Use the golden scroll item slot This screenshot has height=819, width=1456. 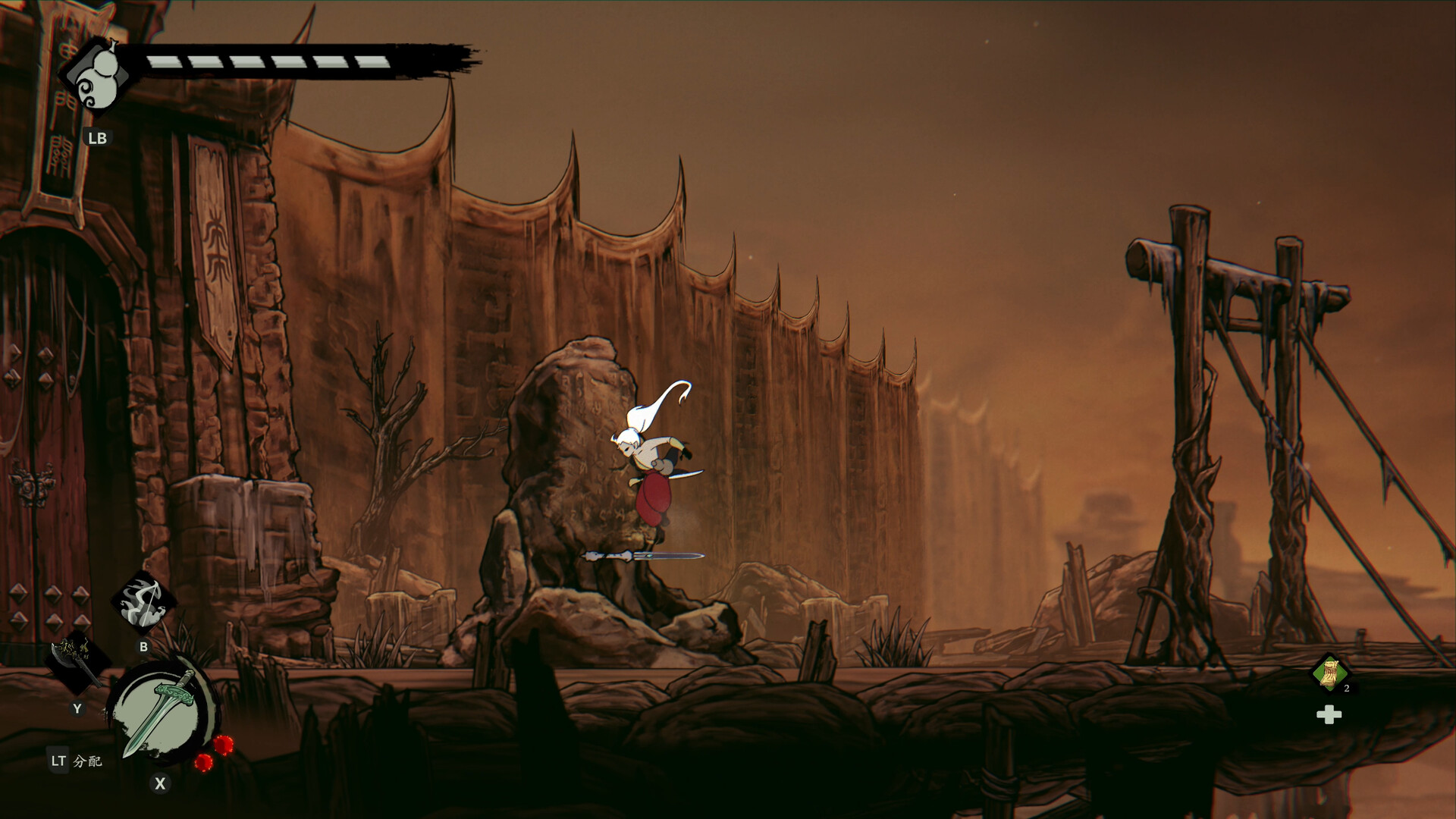tap(1330, 673)
